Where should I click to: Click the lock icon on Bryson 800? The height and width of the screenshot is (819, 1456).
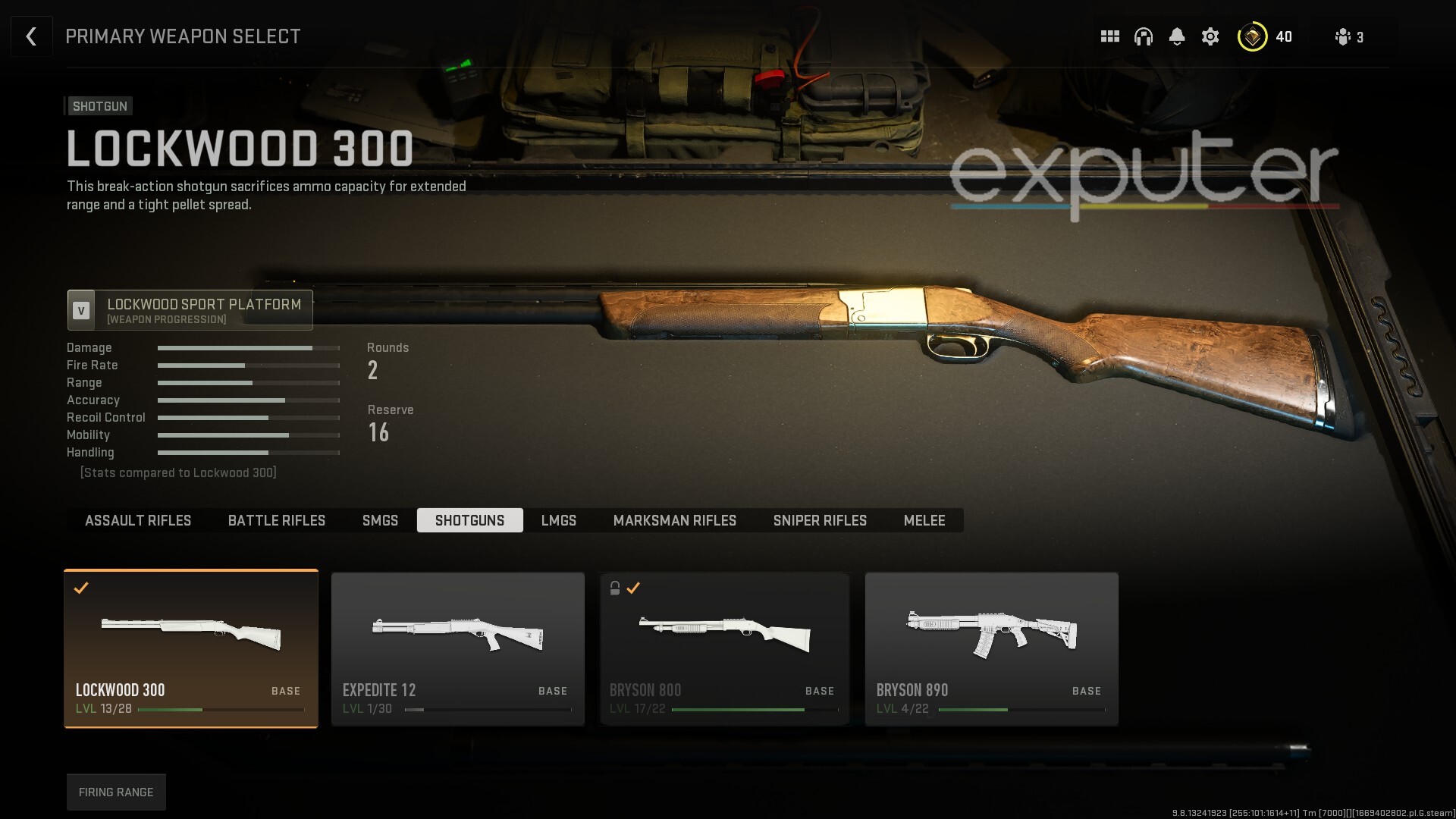pos(614,588)
